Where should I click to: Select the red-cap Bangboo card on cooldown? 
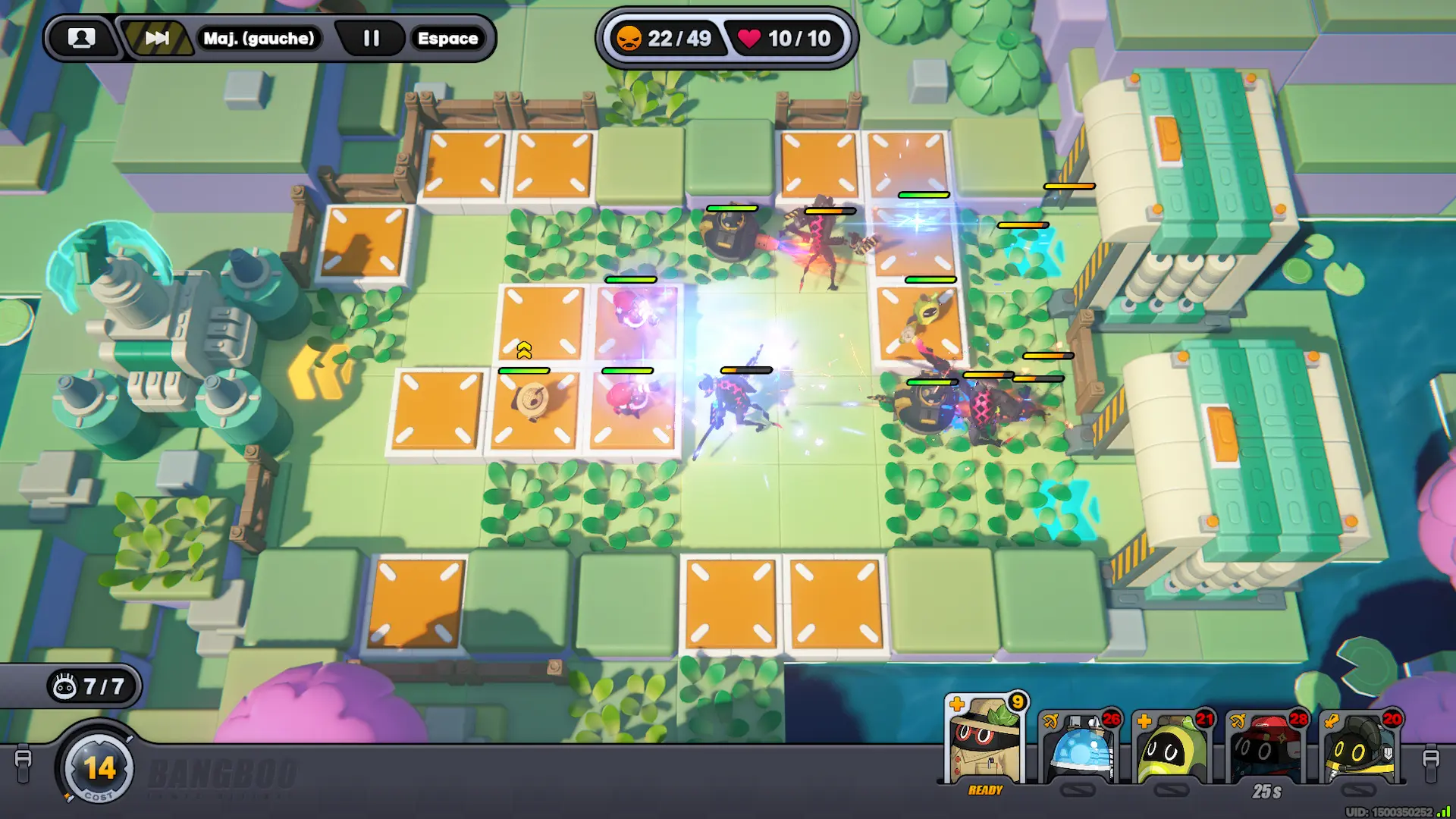[x=1266, y=747]
